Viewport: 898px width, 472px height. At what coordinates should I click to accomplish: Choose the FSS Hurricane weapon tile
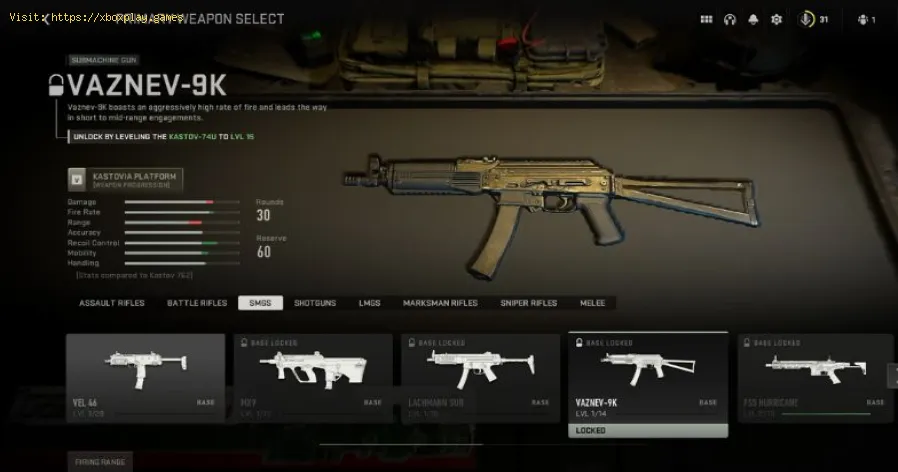[x=815, y=377]
